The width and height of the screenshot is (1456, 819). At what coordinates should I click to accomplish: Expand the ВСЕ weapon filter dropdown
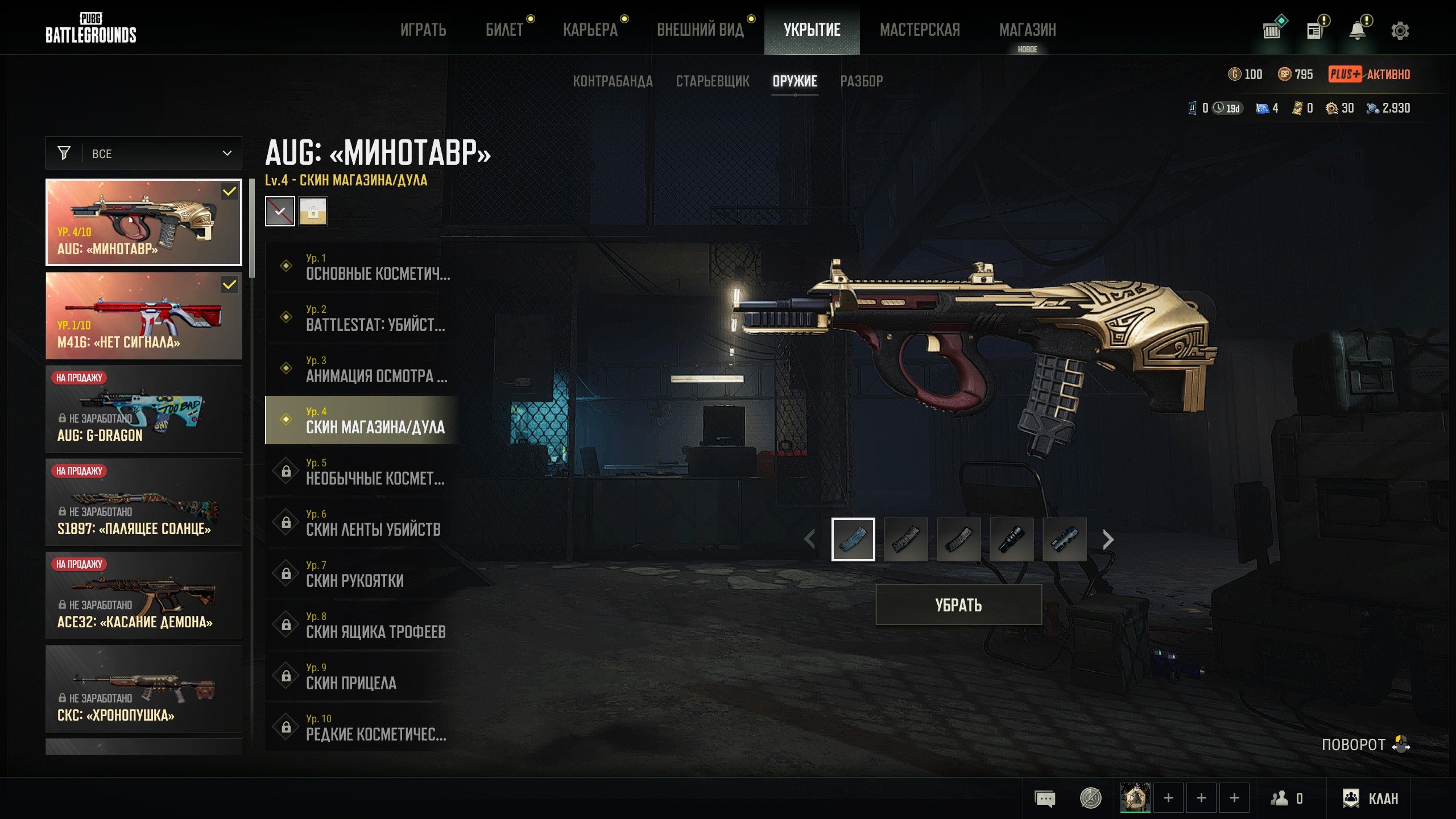144,154
